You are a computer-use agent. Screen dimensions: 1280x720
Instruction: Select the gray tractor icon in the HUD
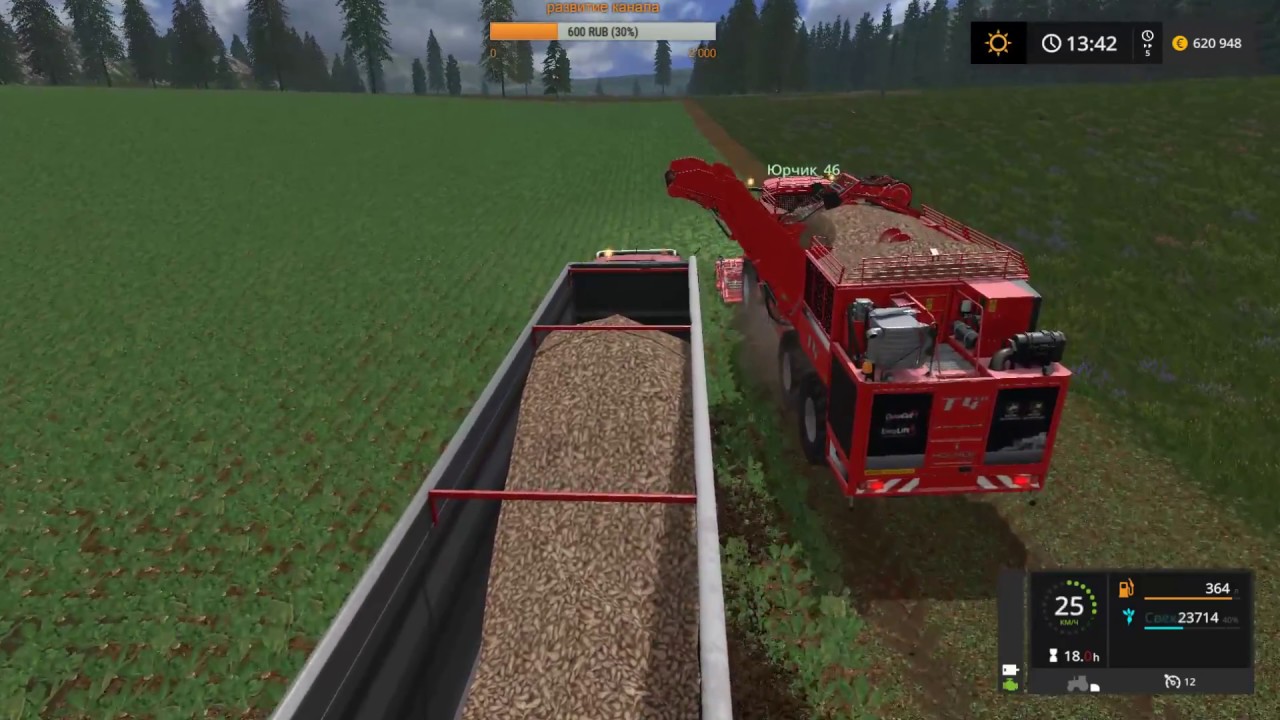click(1078, 683)
